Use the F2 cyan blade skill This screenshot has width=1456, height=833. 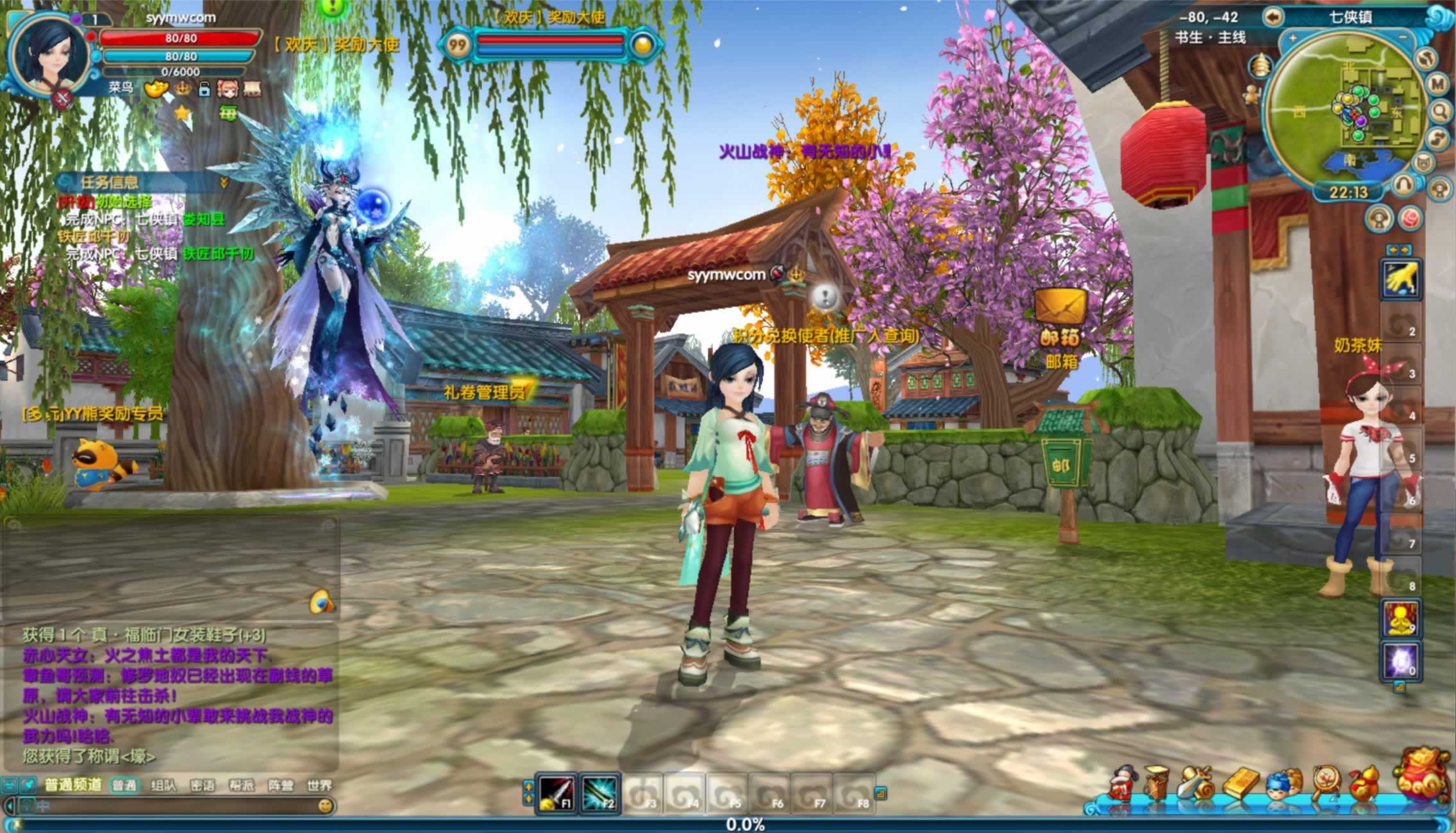[599, 794]
